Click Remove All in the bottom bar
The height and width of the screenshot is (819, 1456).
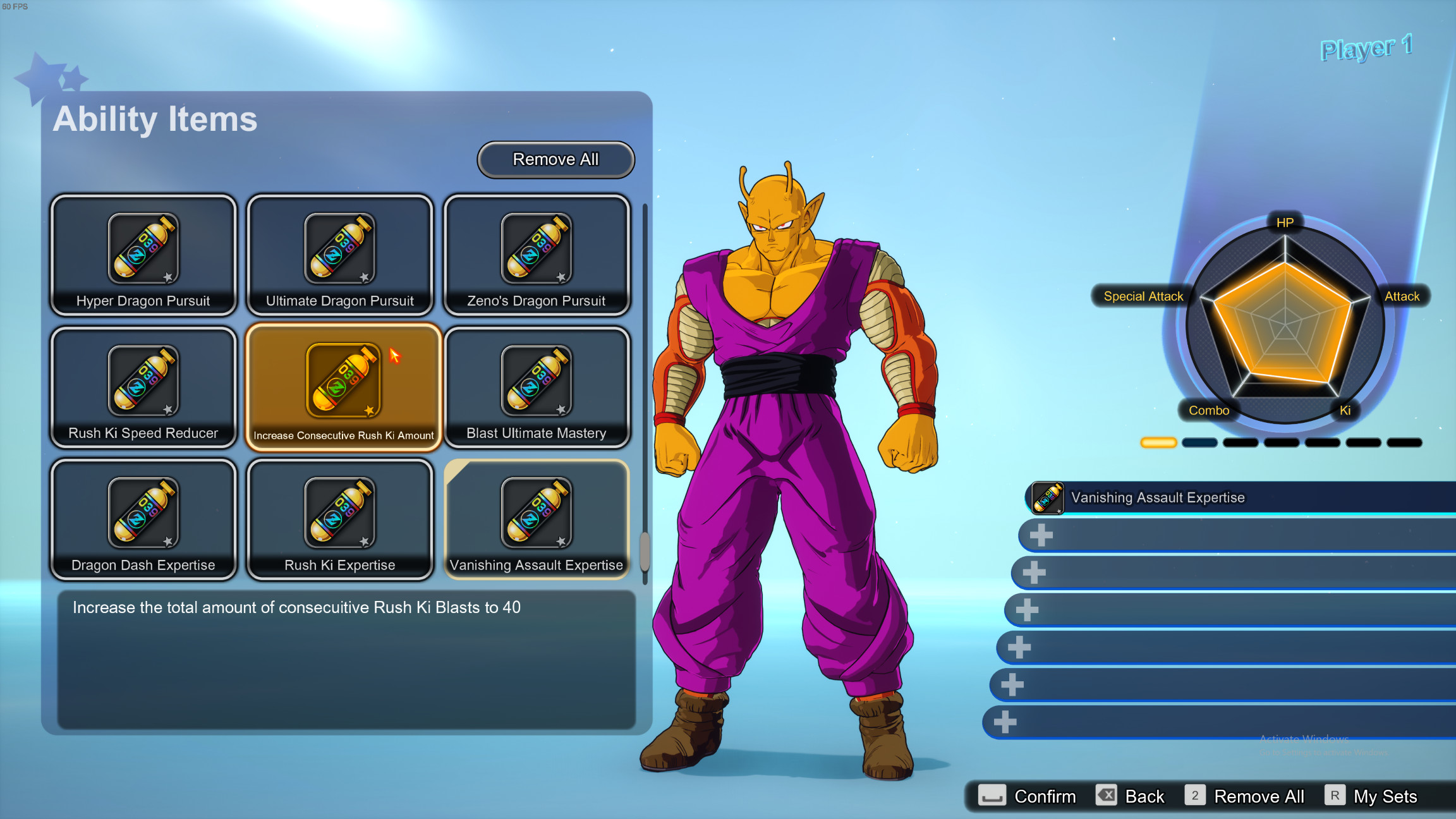[x=1244, y=796]
